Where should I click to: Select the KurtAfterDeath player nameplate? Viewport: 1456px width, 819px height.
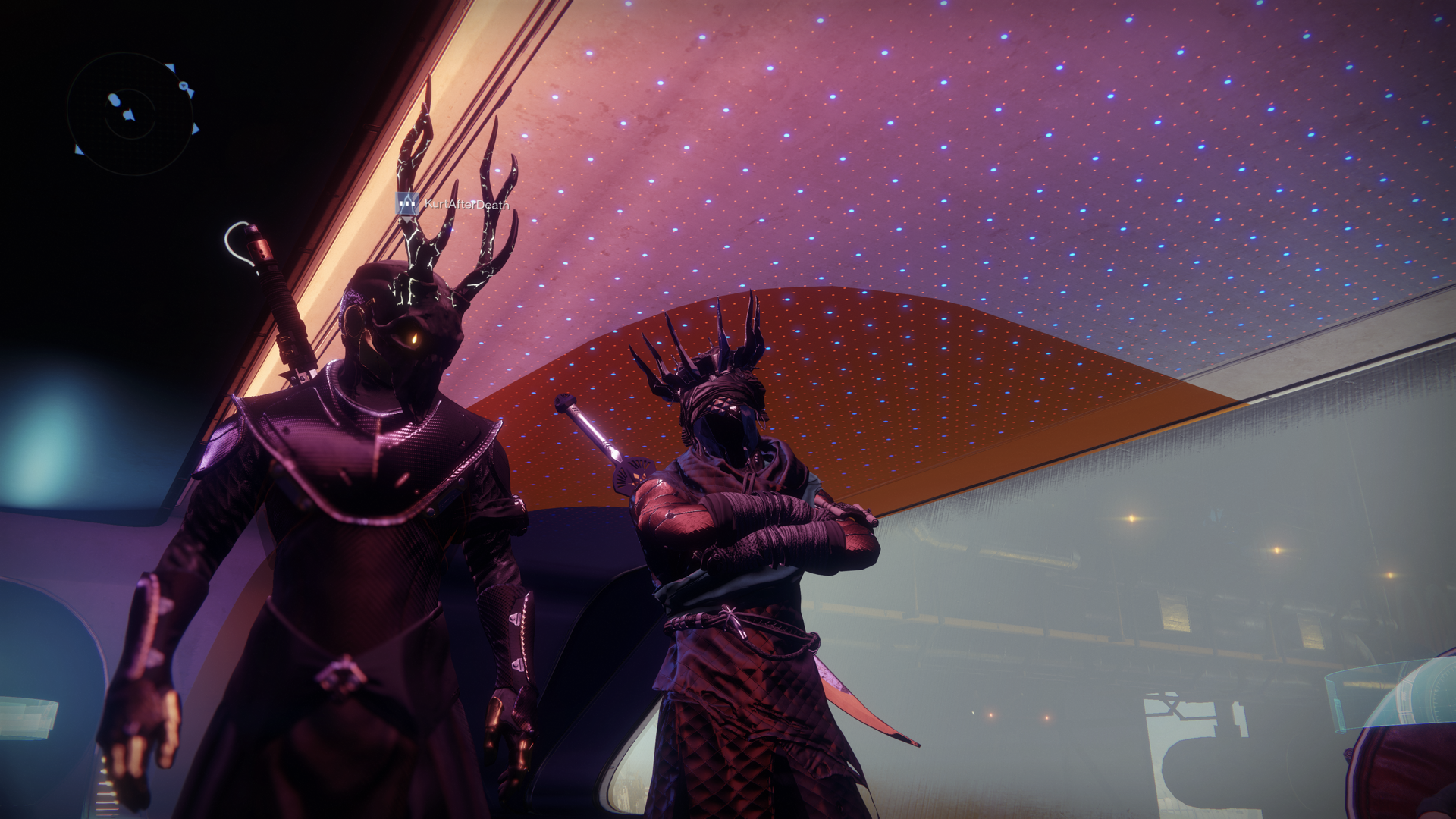(466, 204)
